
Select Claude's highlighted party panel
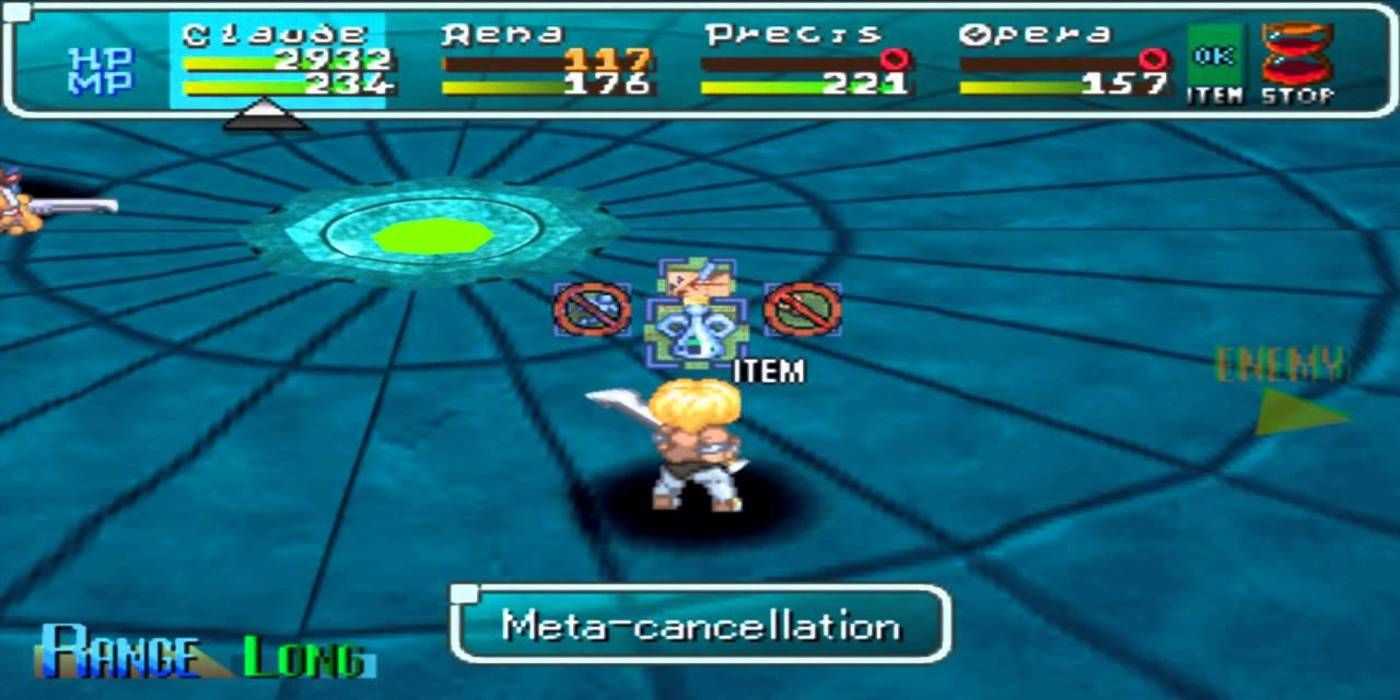[278, 62]
